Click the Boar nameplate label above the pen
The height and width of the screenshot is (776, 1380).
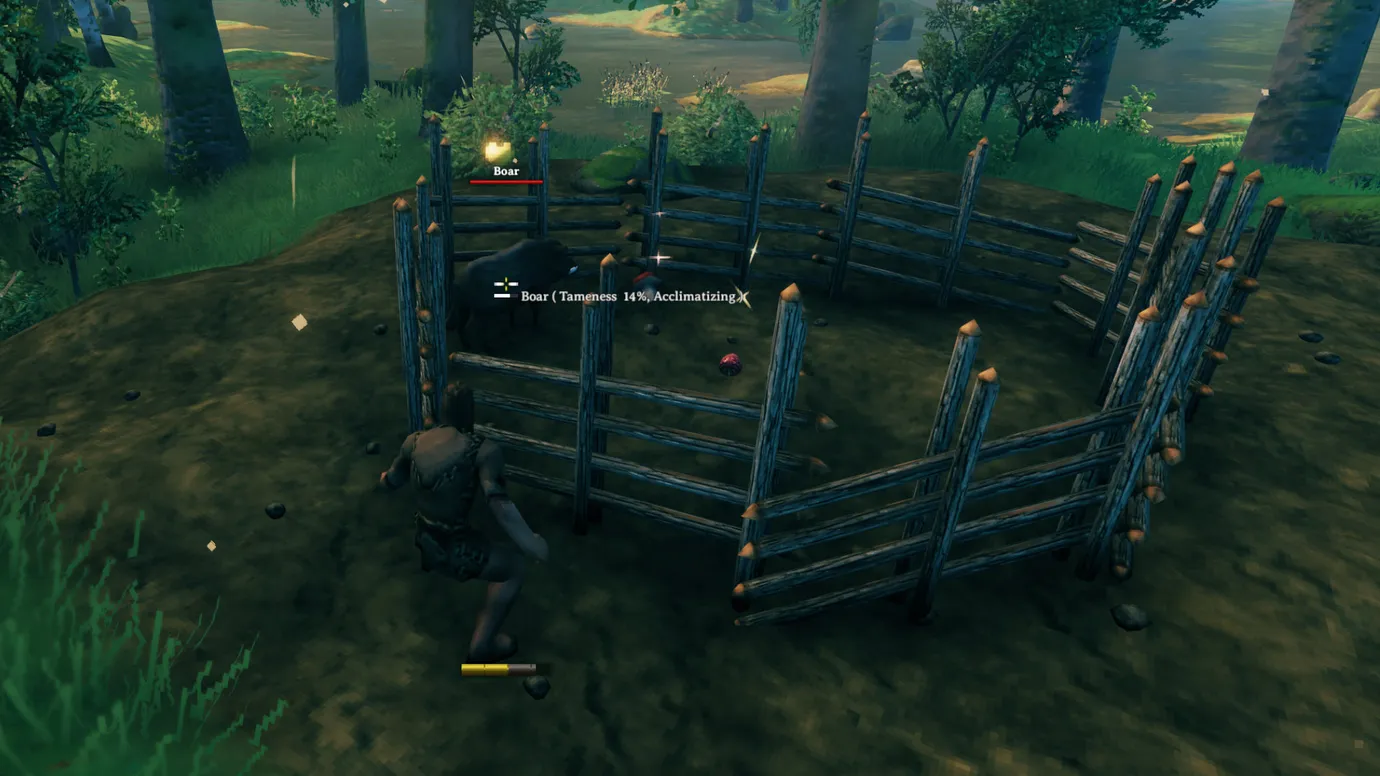tap(505, 170)
